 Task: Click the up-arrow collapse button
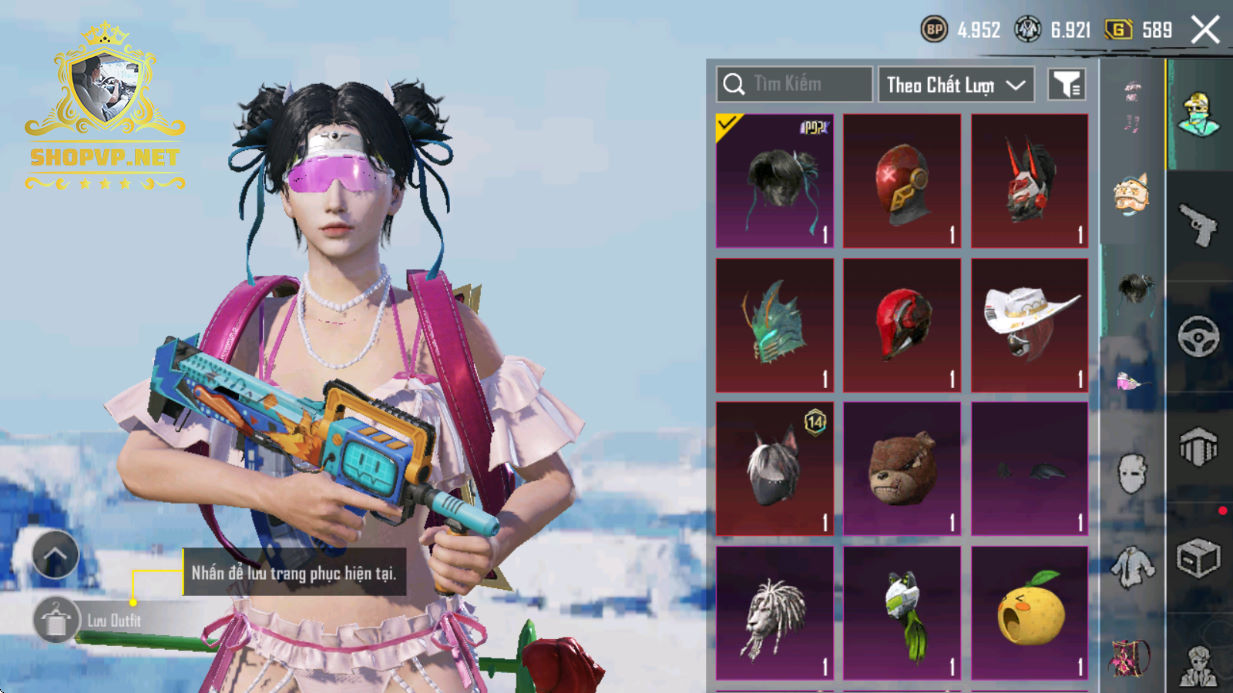click(56, 553)
